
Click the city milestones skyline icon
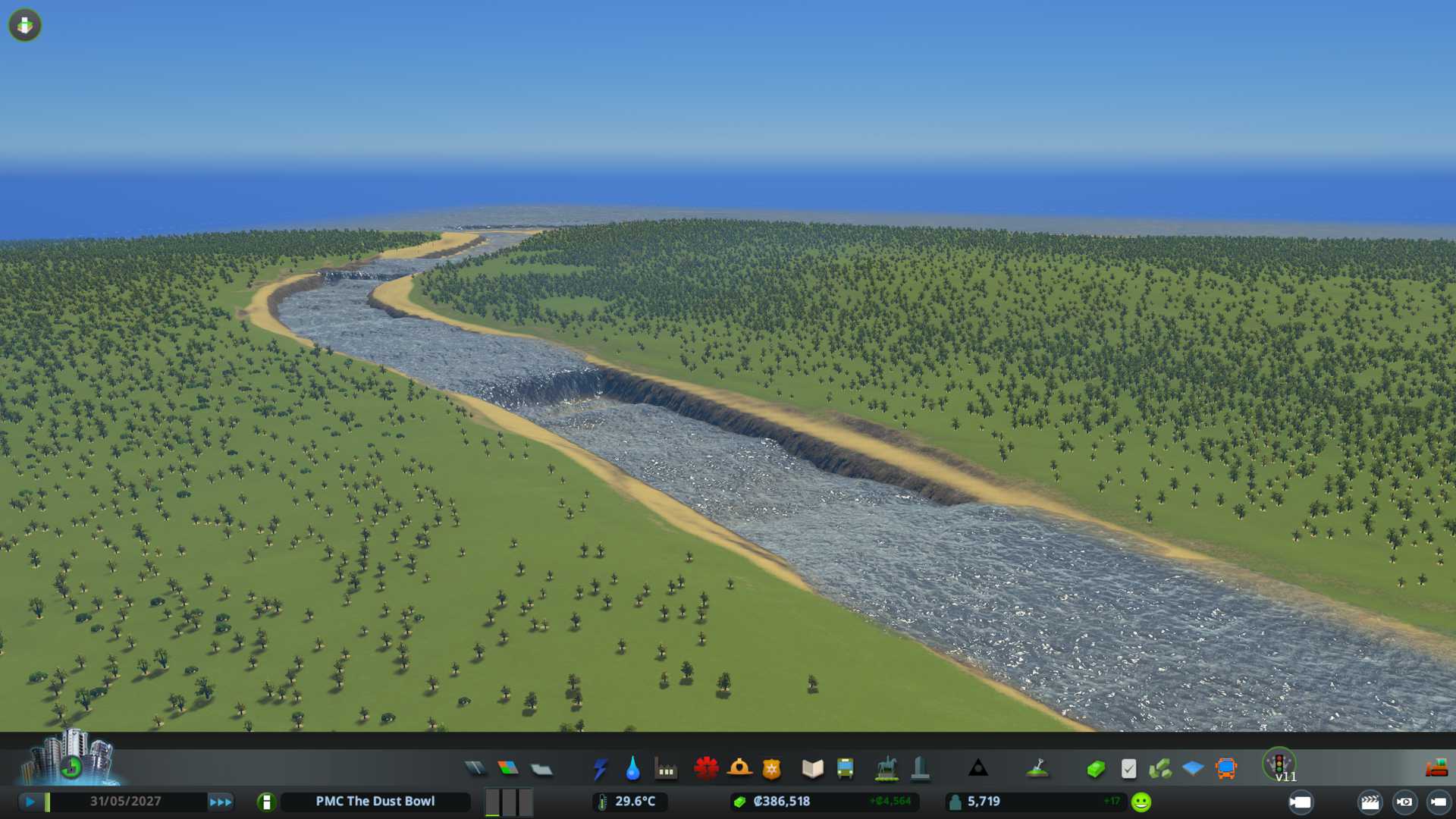(x=70, y=758)
